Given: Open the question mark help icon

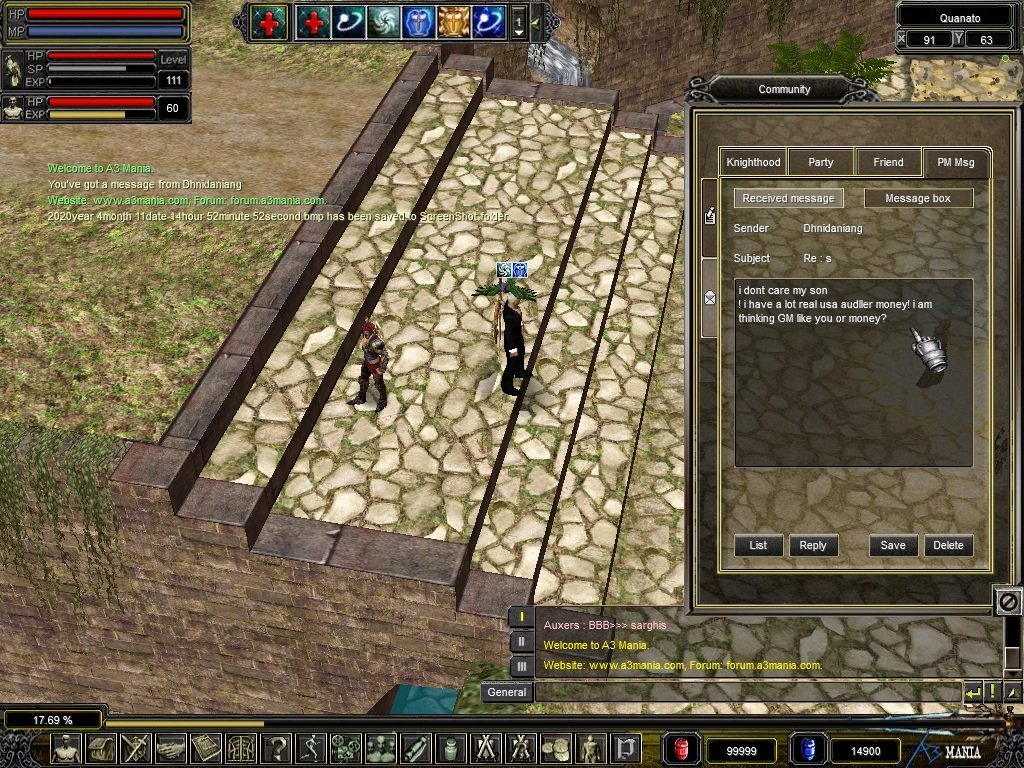Looking at the screenshot, I should [276, 748].
